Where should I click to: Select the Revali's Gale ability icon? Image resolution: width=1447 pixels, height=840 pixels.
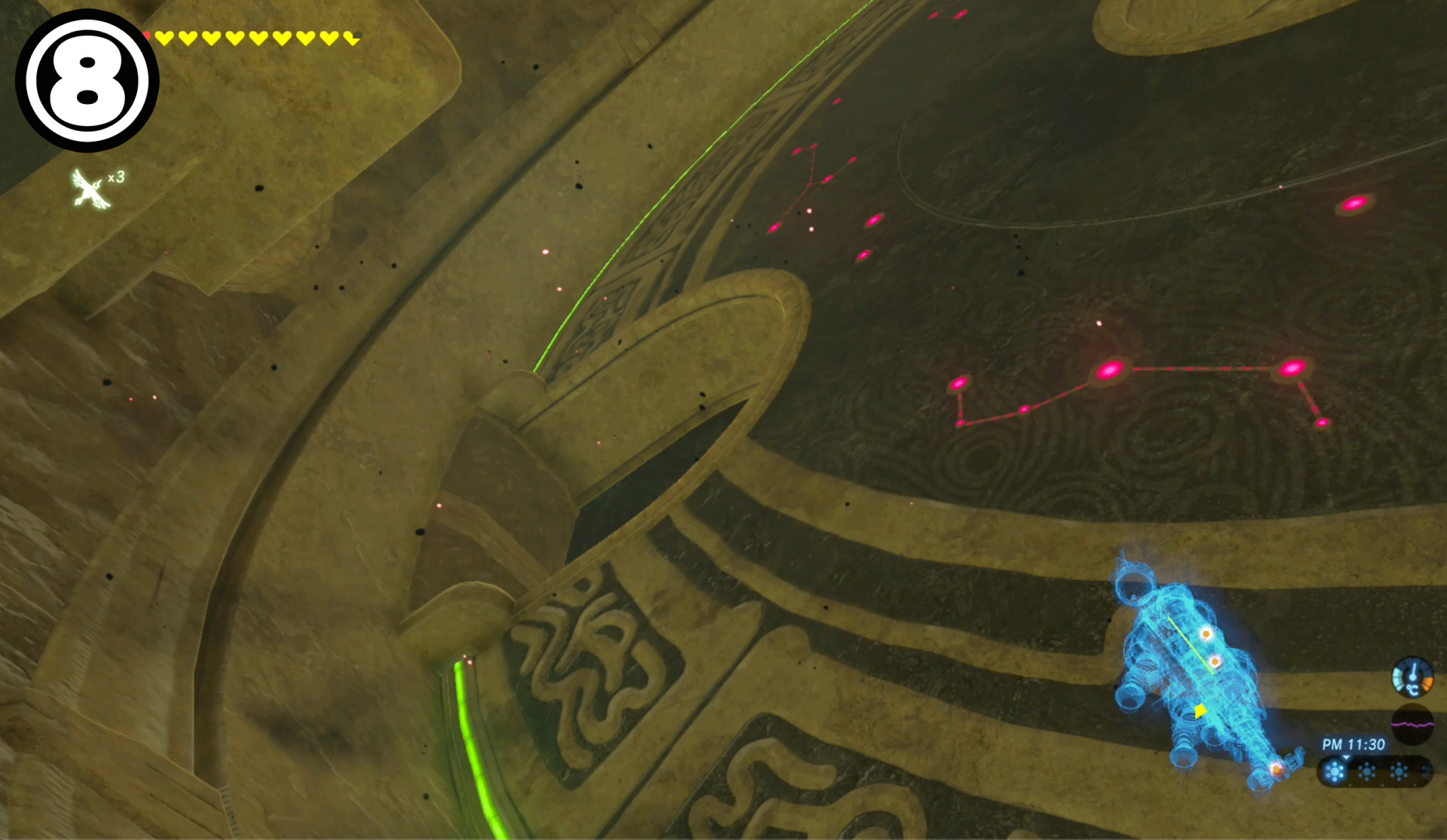pyautogui.click(x=90, y=185)
